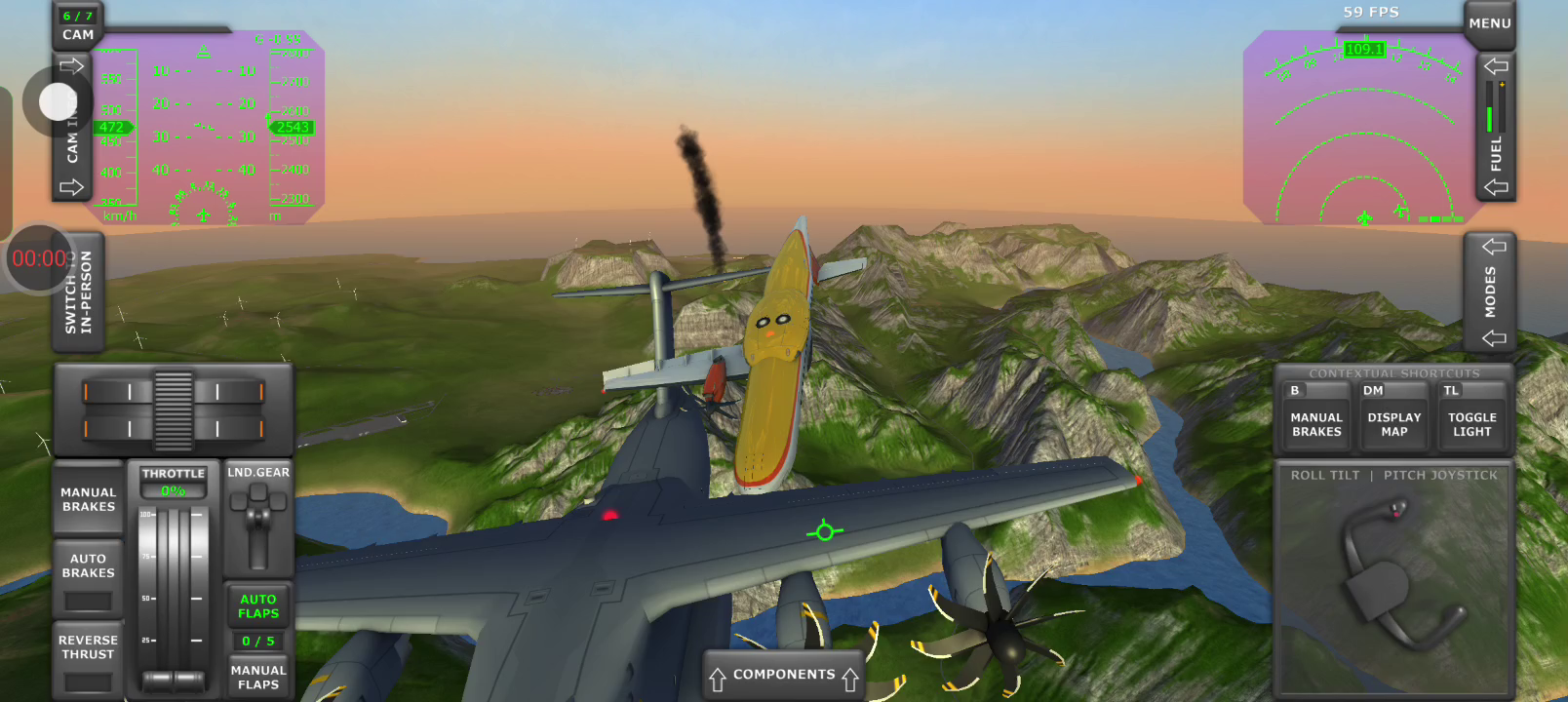
Task: Click SWITCH TO IN-PERSON tab
Action: pyautogui.click(x=79, y=292)
